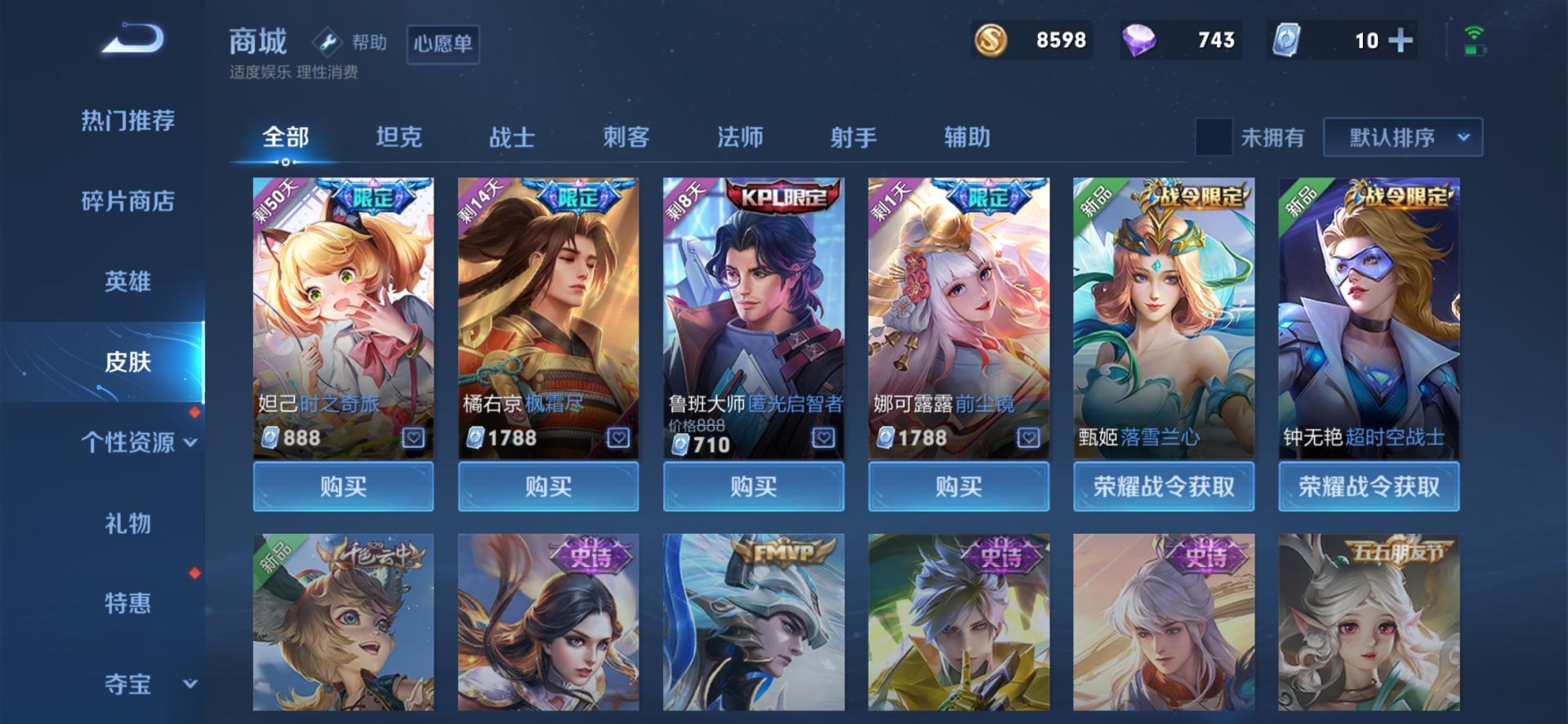Open the 帮助 help page
This screenshot has height=724, width=1568.
(350, 42)
